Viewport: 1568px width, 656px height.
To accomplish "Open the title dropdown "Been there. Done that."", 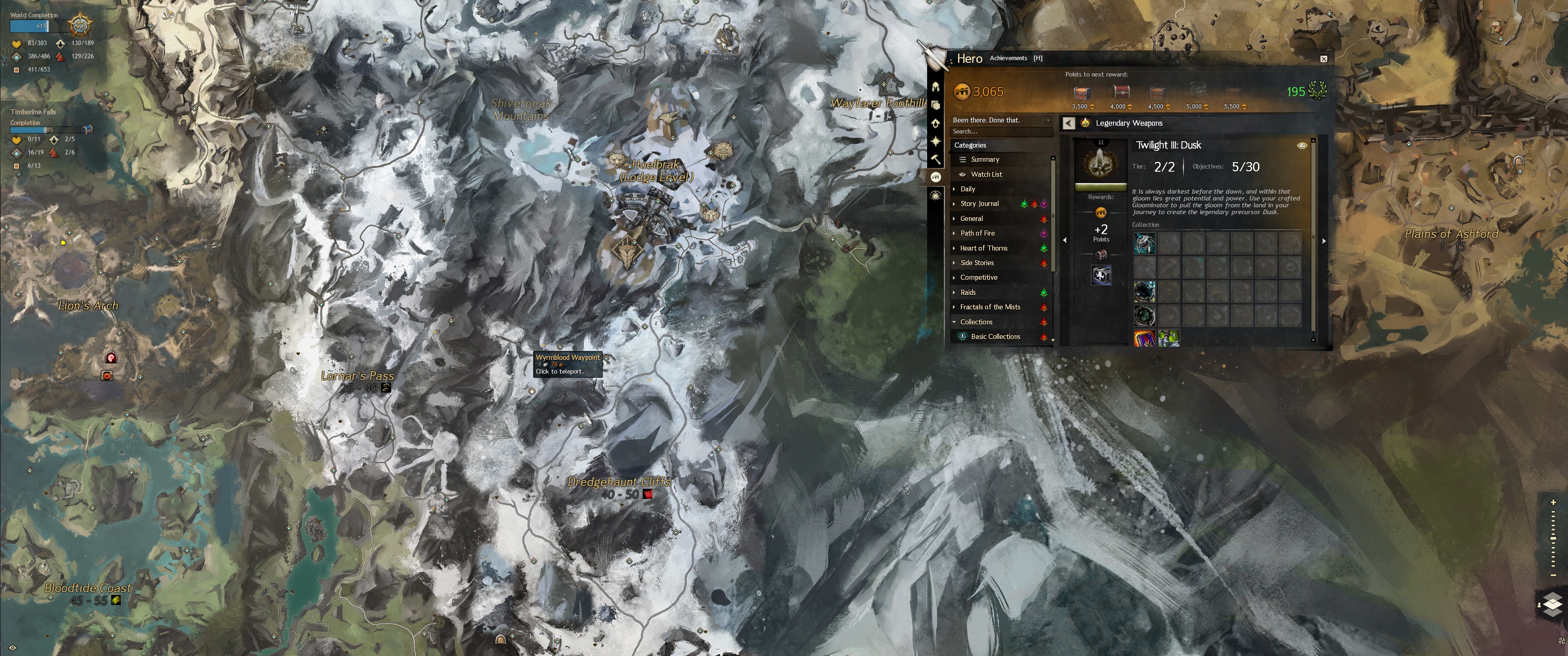I will (x=1001, y=120).
